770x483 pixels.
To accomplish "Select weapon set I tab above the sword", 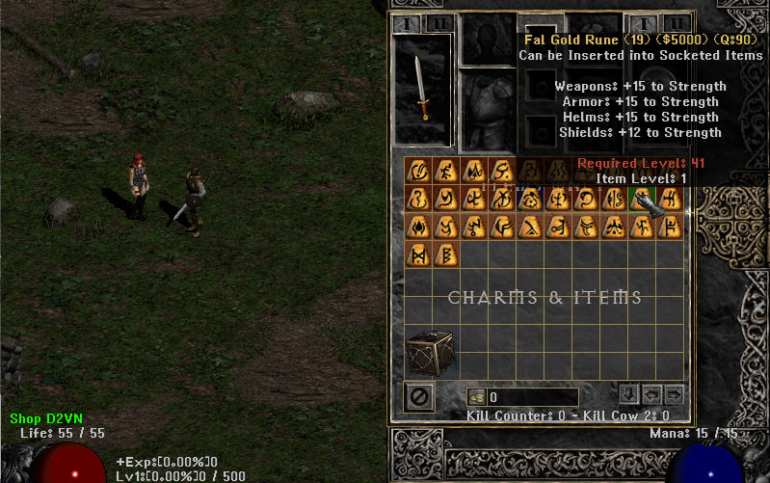I will 405,23.
